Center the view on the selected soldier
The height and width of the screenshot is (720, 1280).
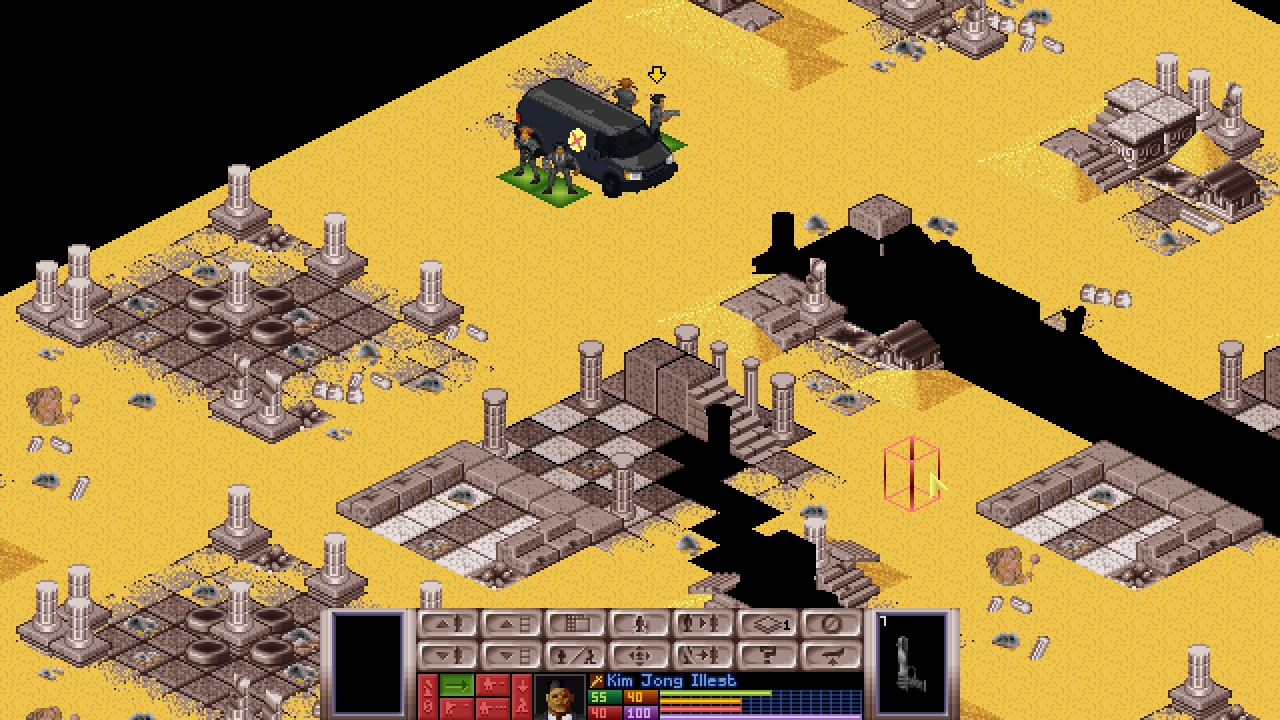point(639,656)
